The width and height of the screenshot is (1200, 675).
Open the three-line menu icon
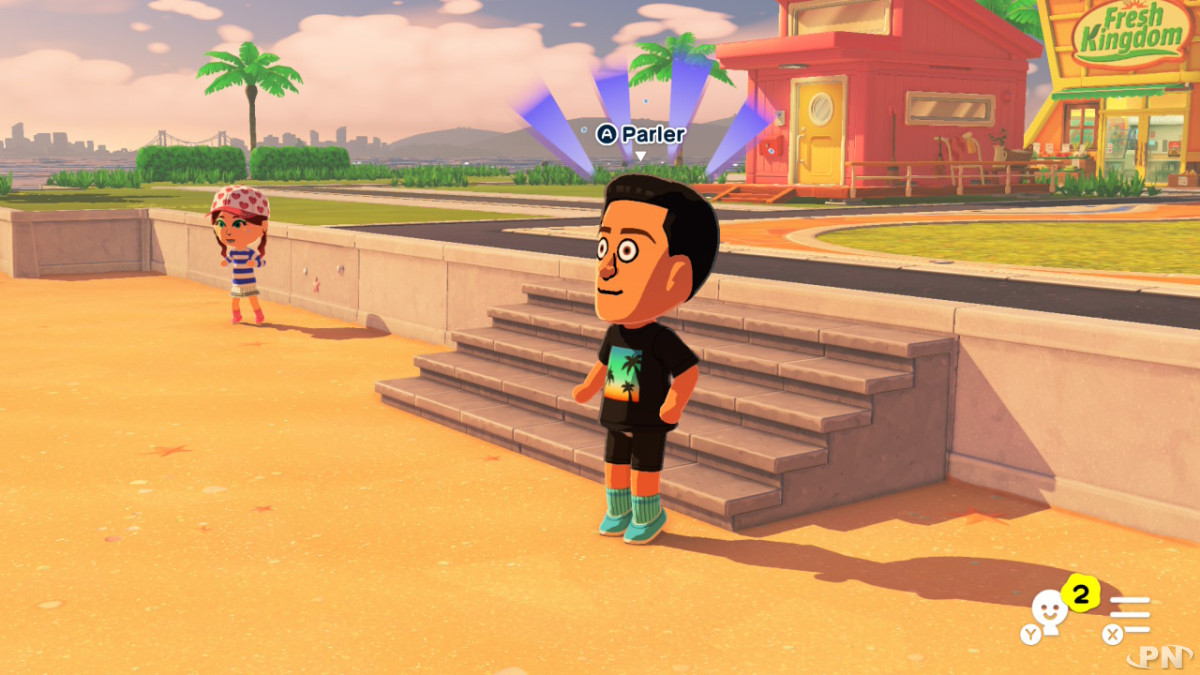pos(1131,614)
